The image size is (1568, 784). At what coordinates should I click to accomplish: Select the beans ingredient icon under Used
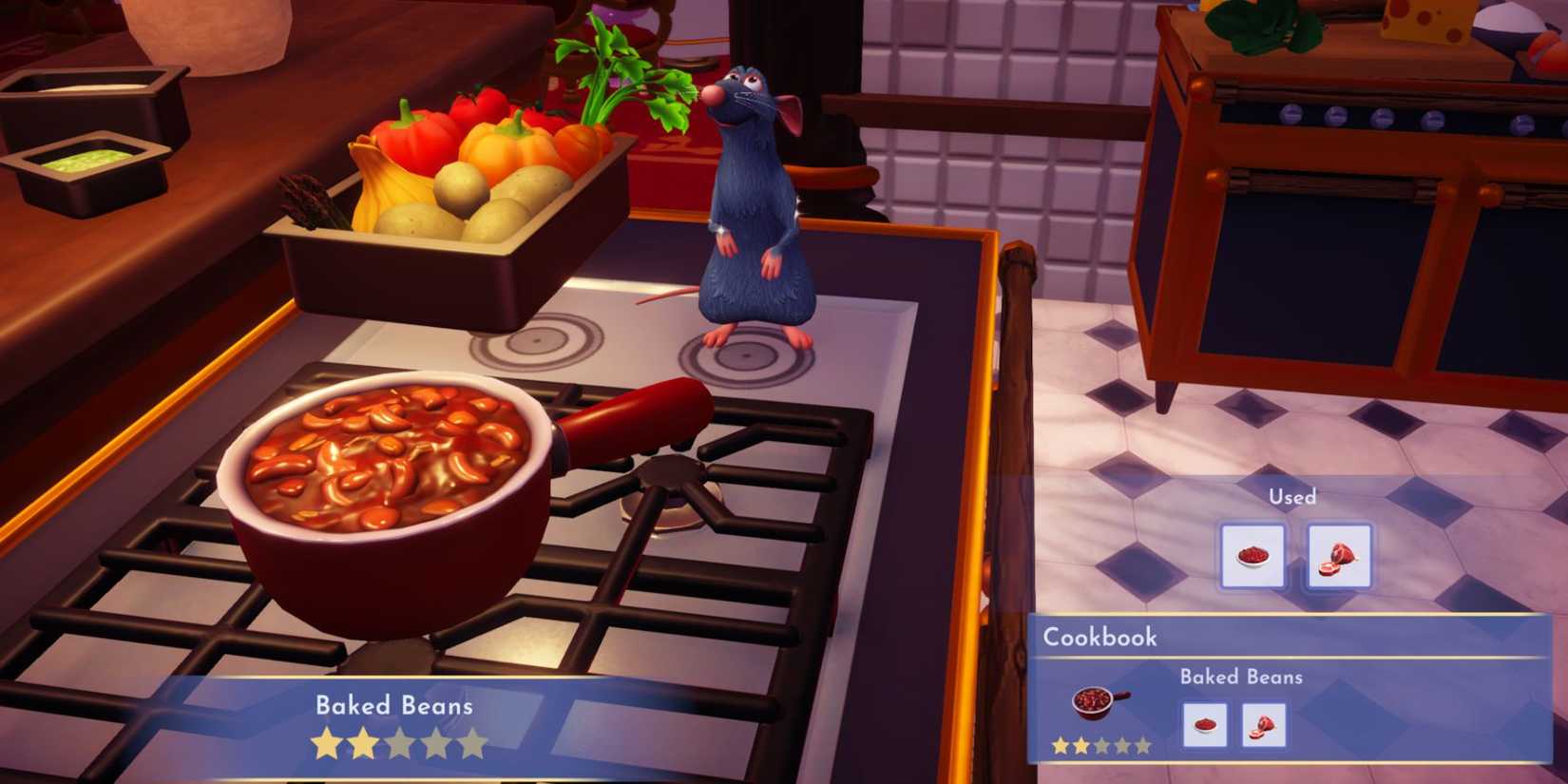(x=1252, y=556)
